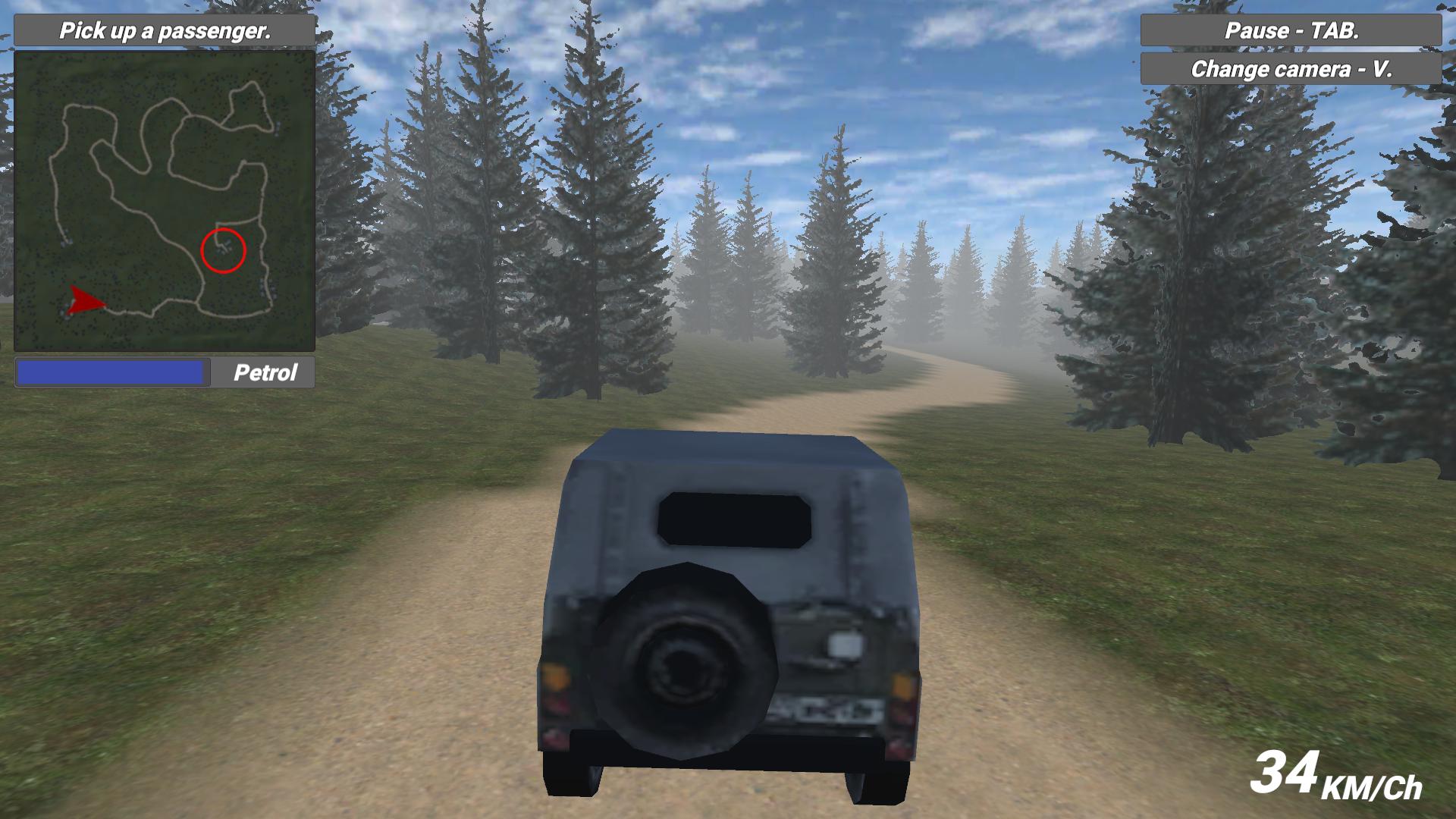Click the blue petrol level bar
The height and width of the screenshot is (819, 1456).
[112, 372]
